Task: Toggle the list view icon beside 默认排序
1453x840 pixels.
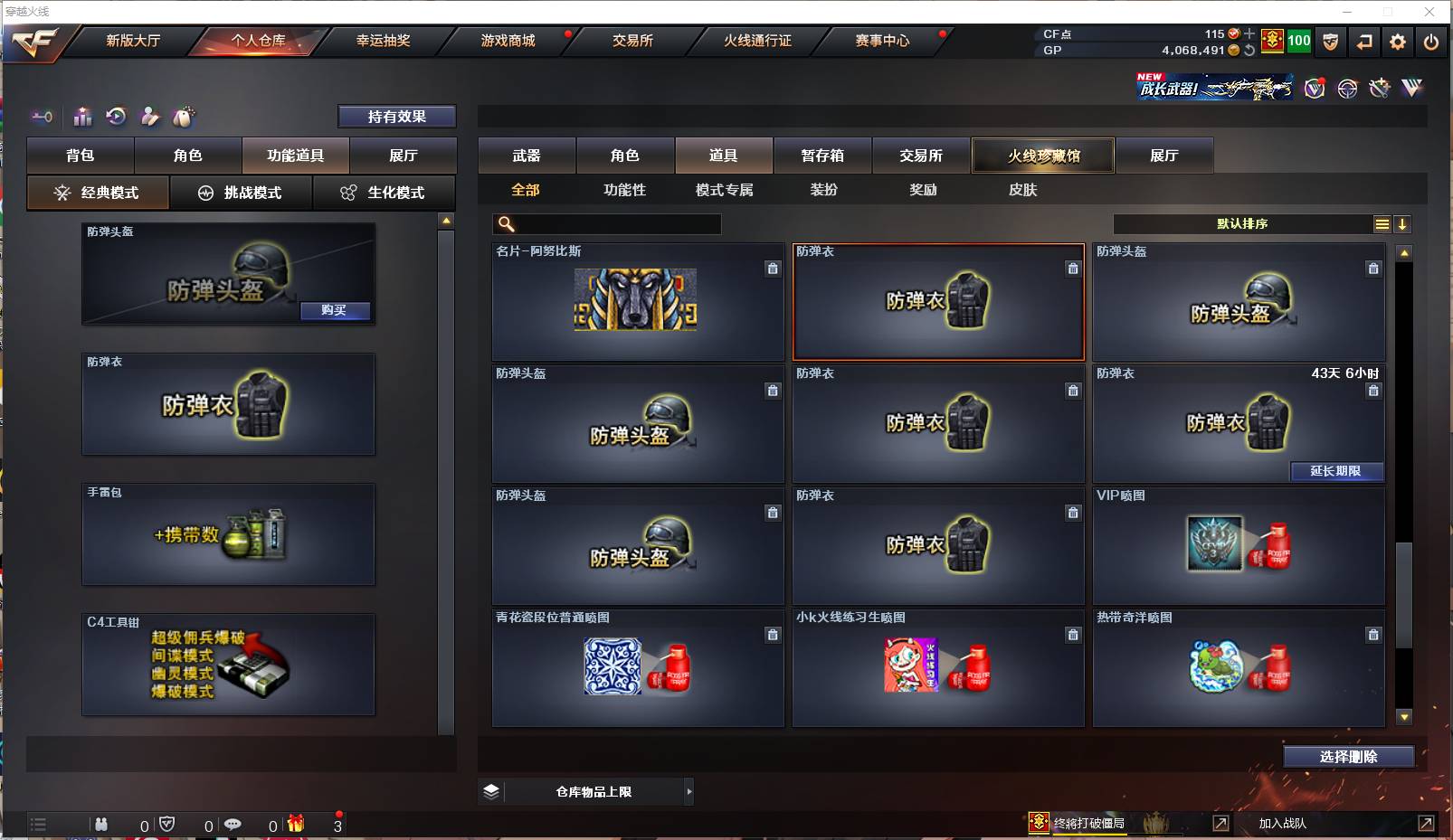Action: coord(1382,223)
